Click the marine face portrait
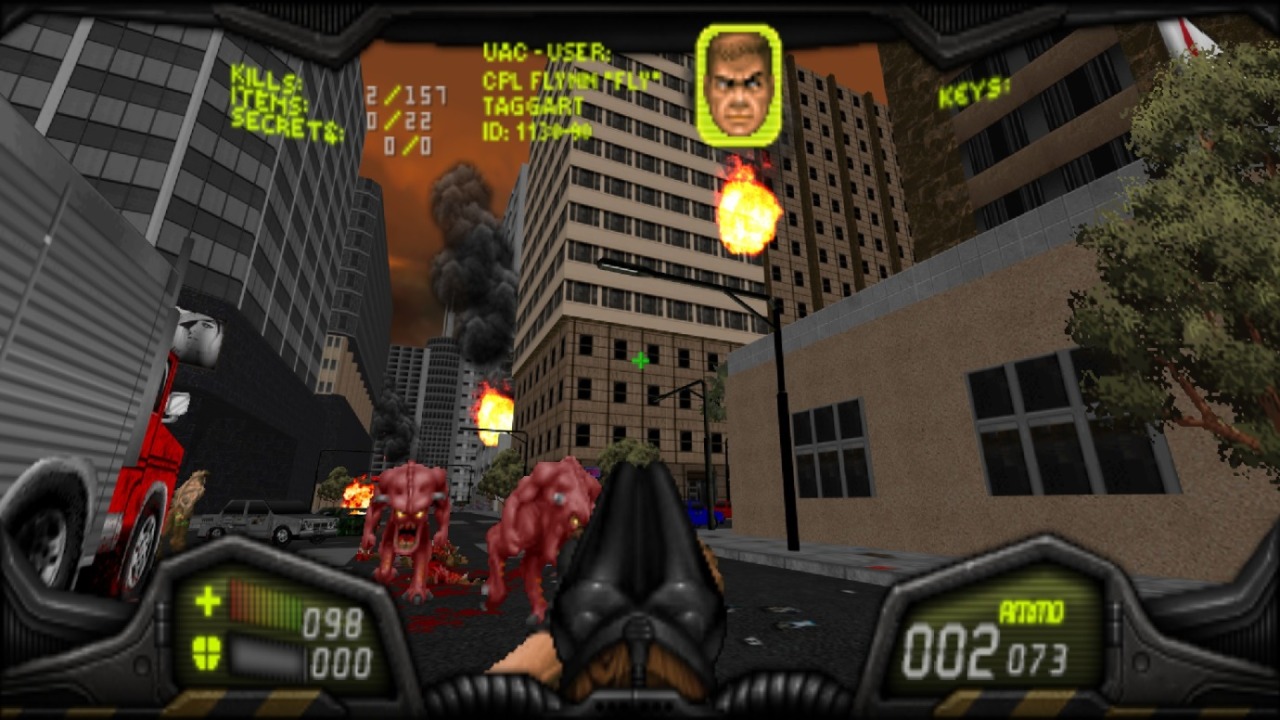Viewport: 1280px width, 720px height. click(739, 85)
